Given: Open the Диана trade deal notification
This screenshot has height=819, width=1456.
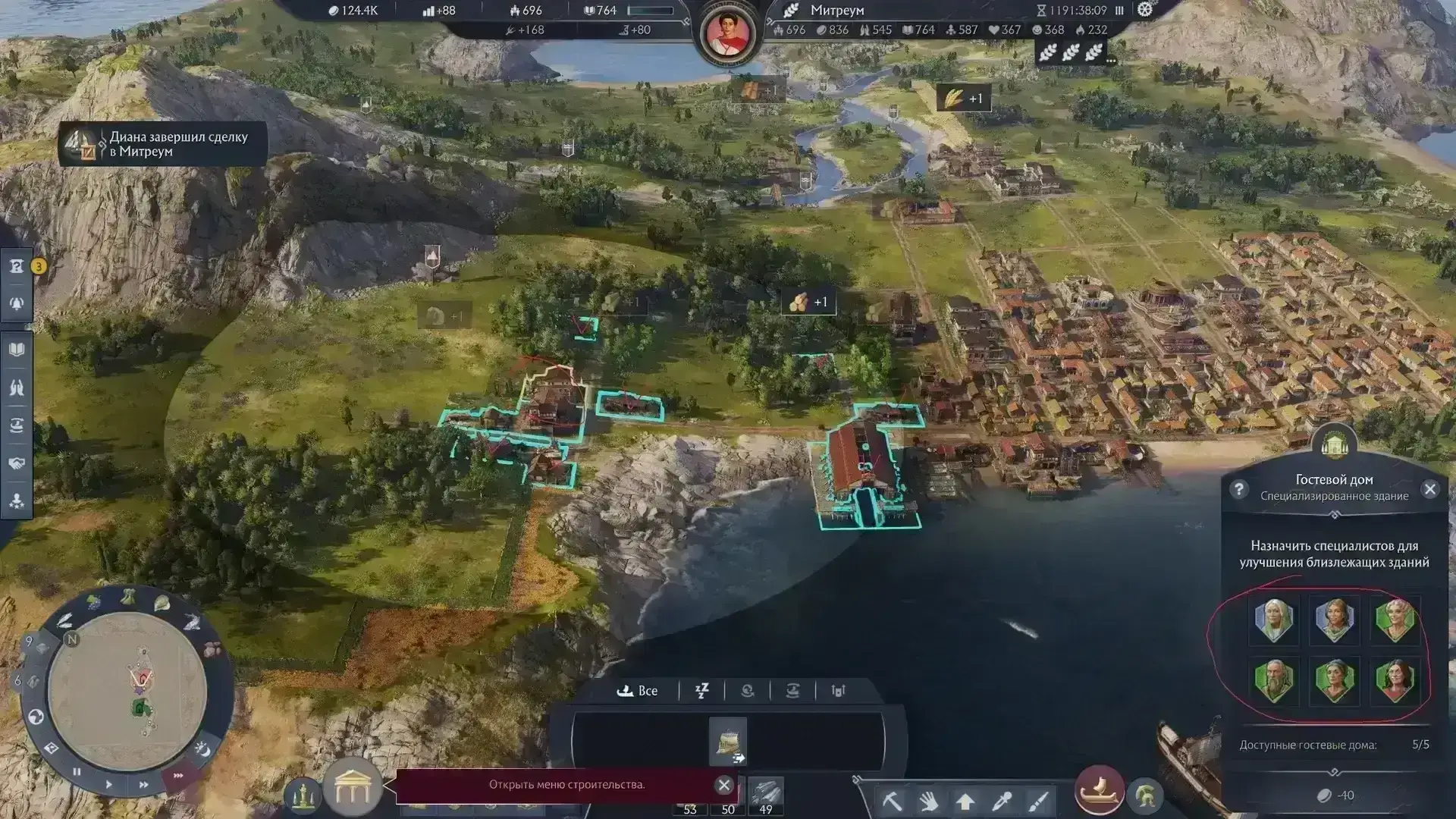Looking at the screenshot, I should (163, 144).
